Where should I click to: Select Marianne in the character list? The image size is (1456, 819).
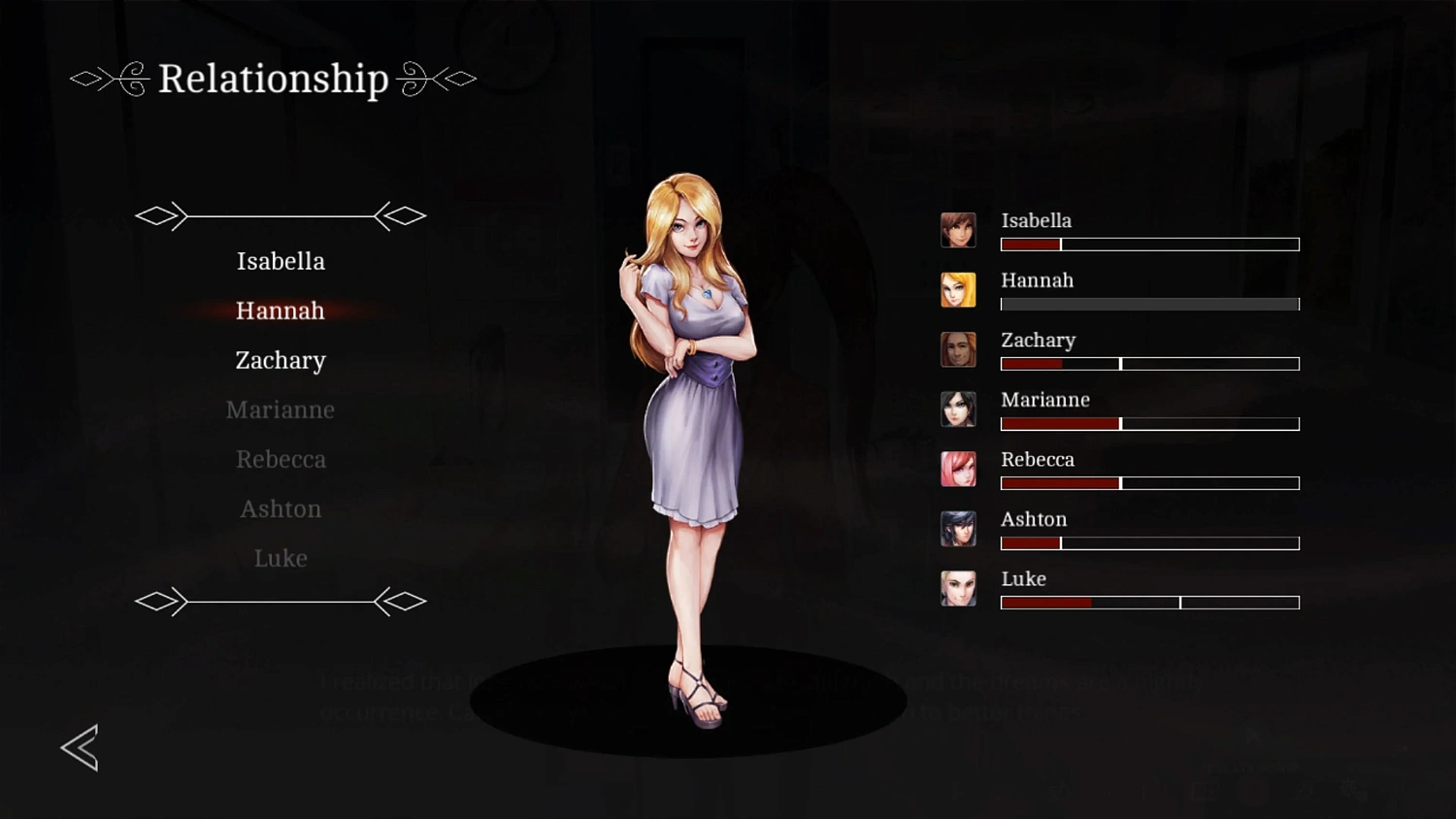pos(280,409)
